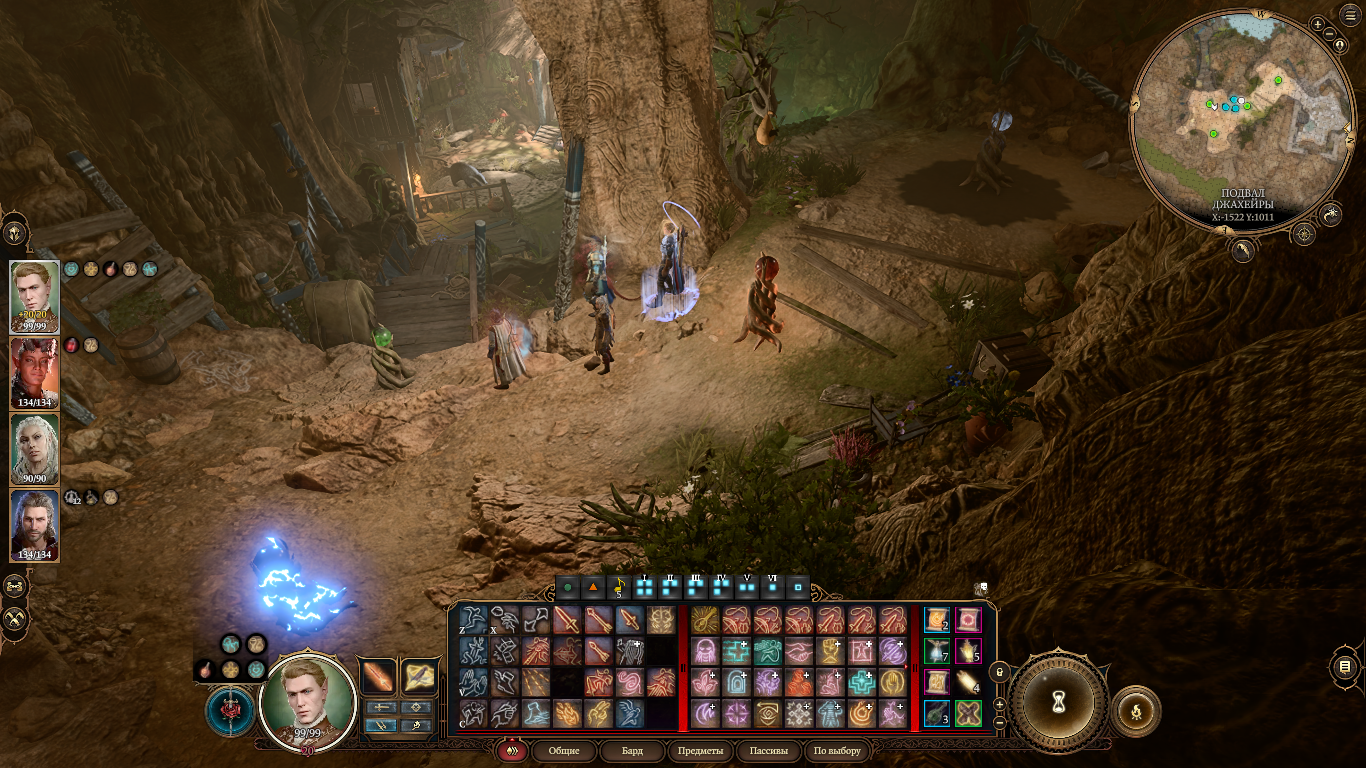Select the flaming main-hand weapon slot
Image resolution: width=1366 pixels, height=768 pixels.
[379, 677]
